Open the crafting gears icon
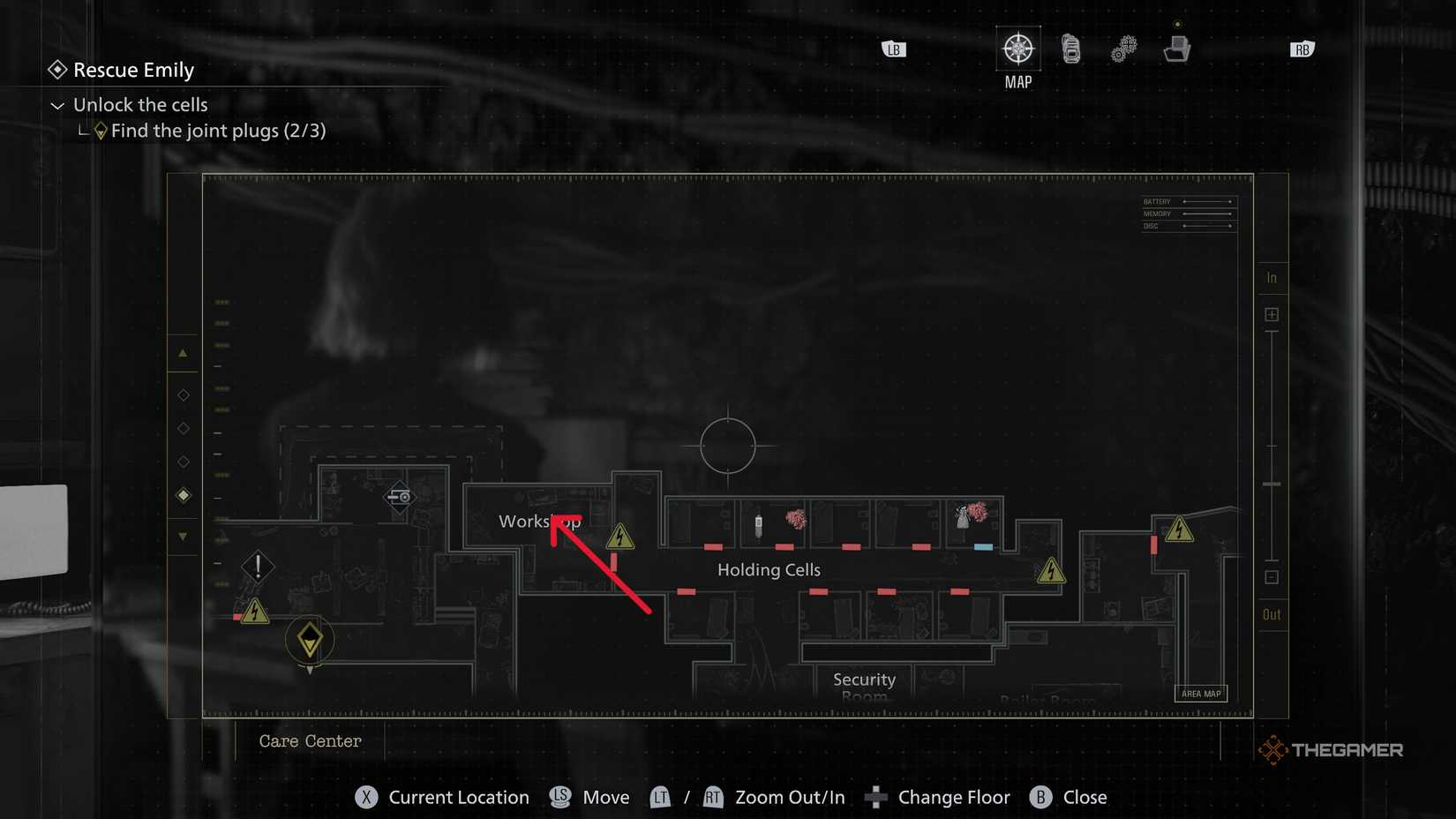Image resolution: width=1456 pixels, height=819 pixels. point(1123,49)
